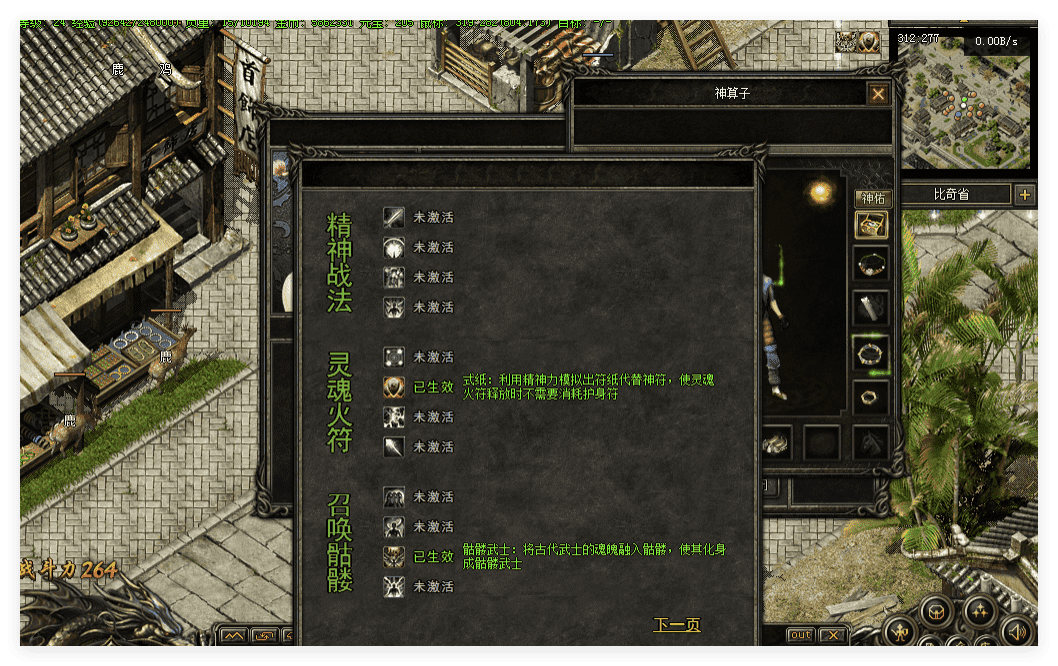Expand the 比奇省 plus button
This screenshot has width=1058, height=666.
[1024, 195]
